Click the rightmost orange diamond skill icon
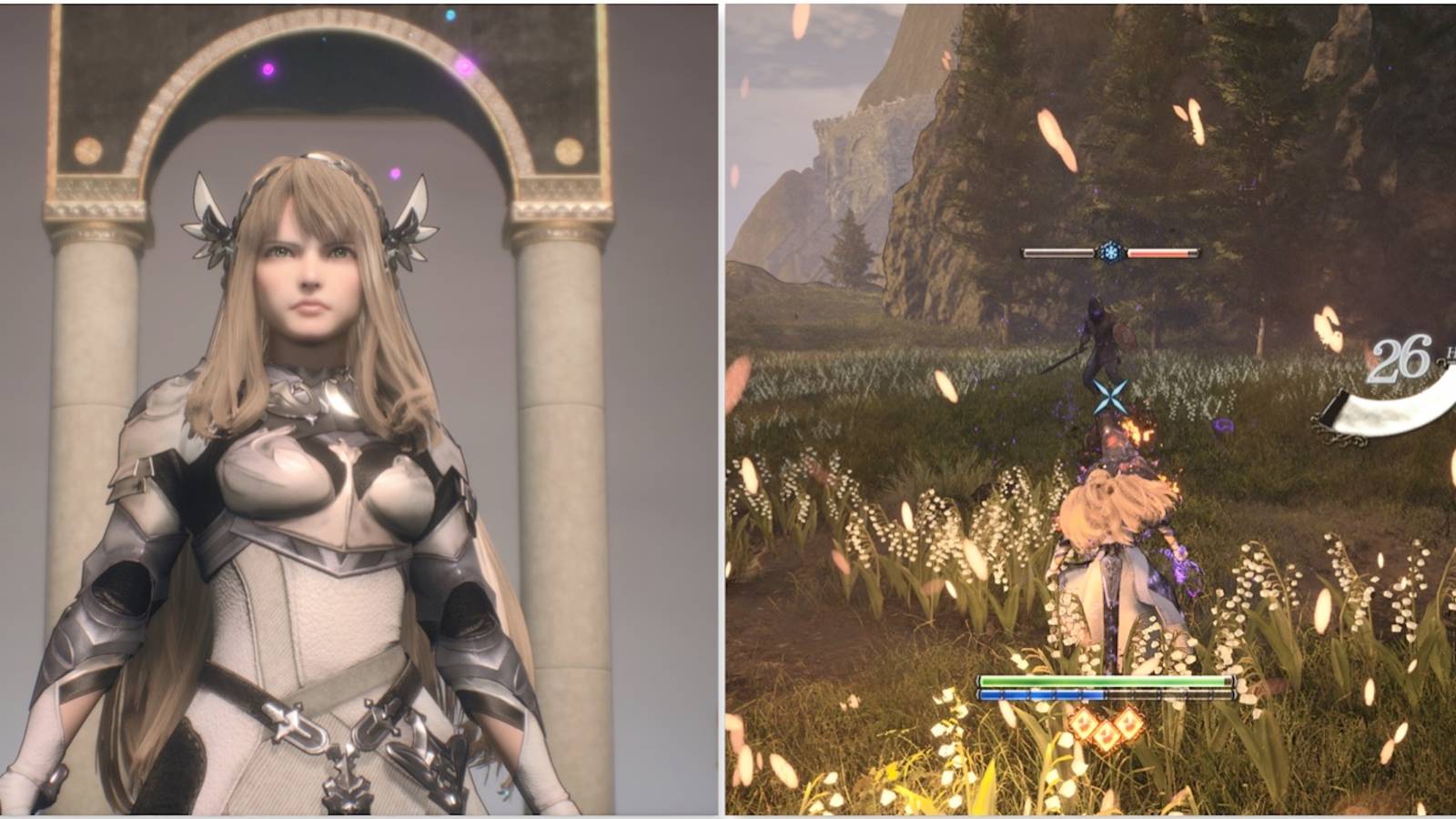Screen dimensions: 1456x819 tap(1129, 724)
